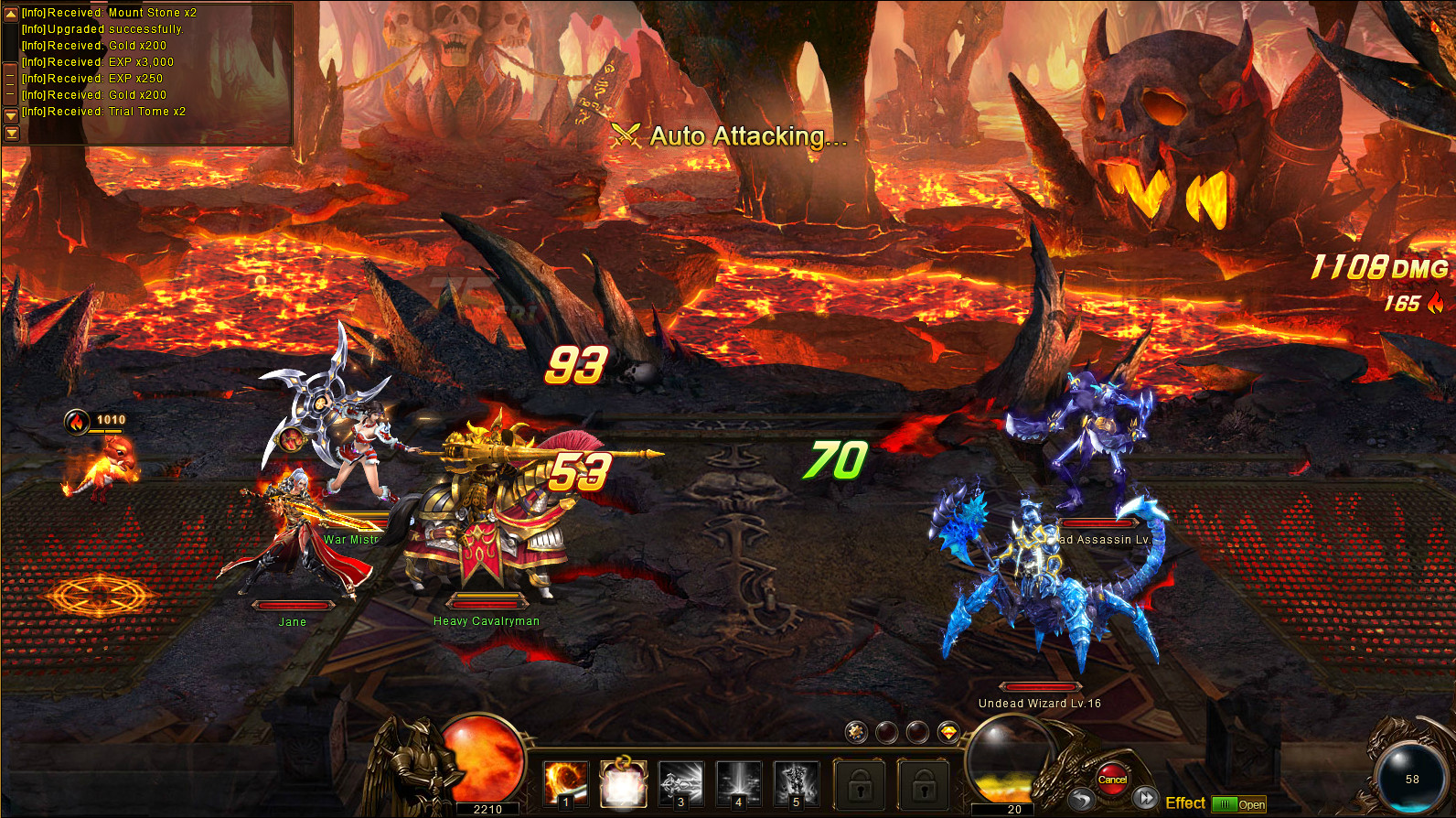
Task: Cancel auto attacking with the red button
Action: 1112,779
